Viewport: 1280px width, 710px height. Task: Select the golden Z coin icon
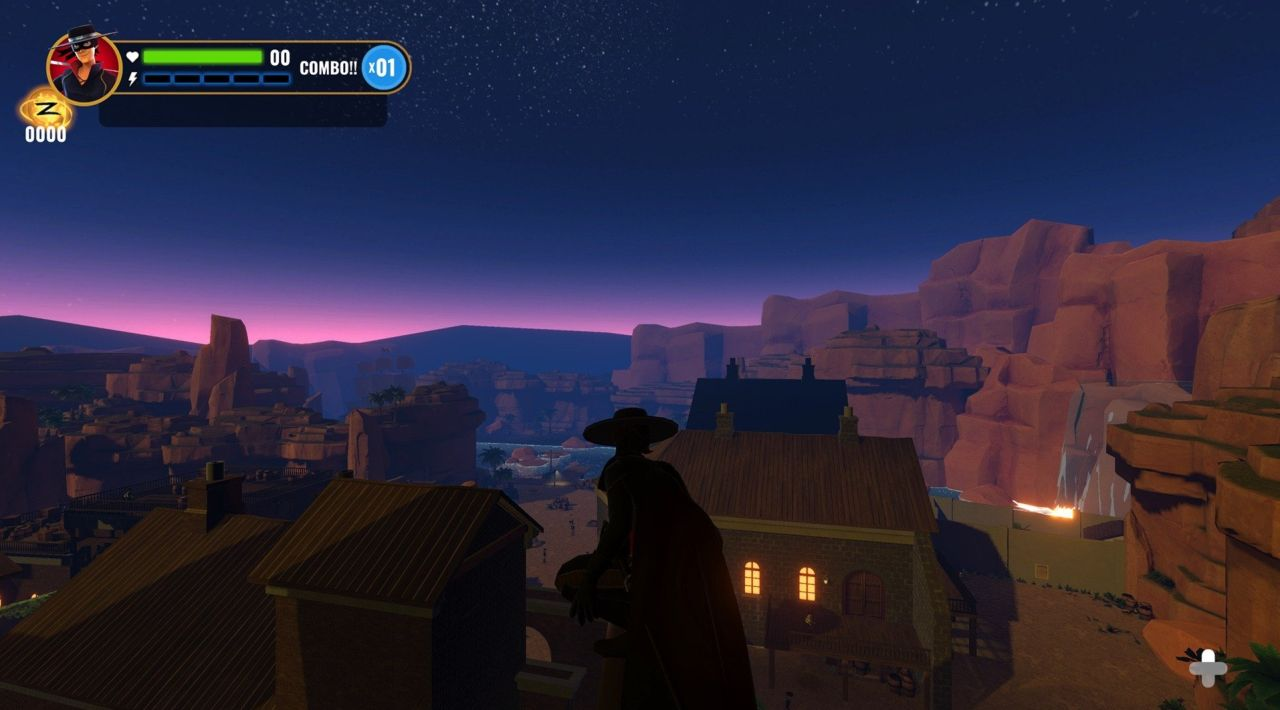[46, 108]
